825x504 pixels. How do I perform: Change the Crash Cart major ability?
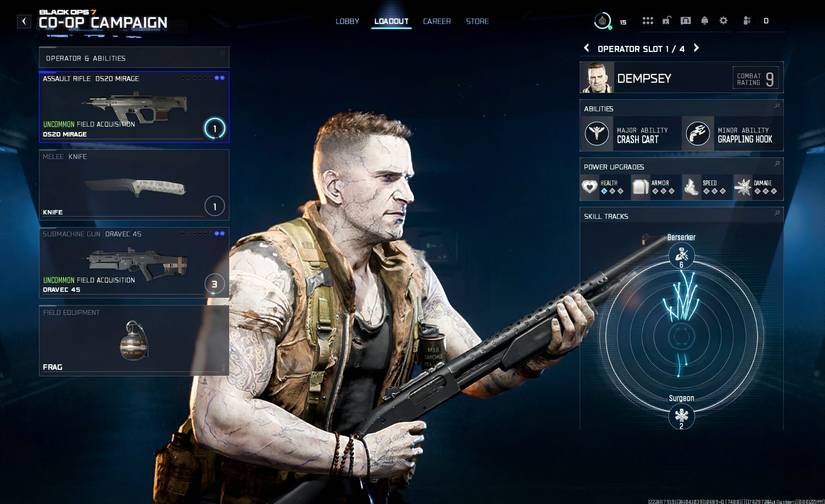[x=630, y=133]
